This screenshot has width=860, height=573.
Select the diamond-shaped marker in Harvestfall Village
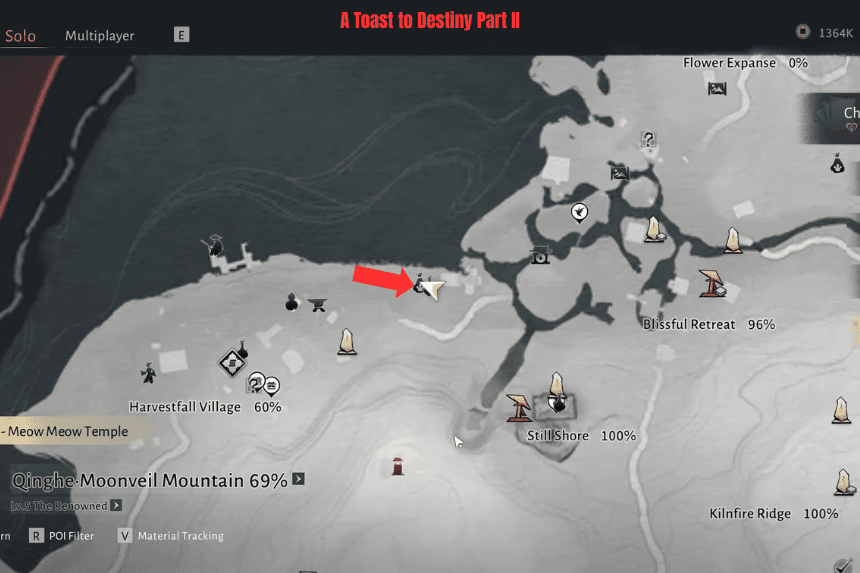(x=233, y=361)
